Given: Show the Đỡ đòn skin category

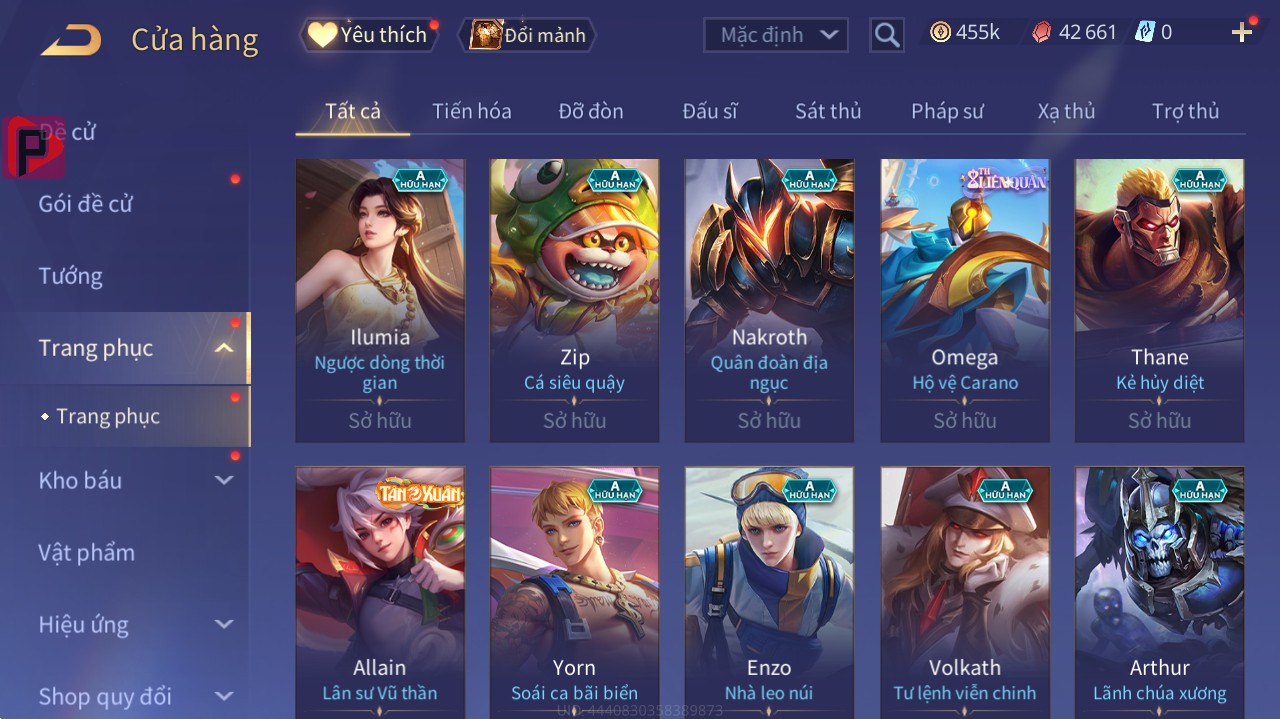Looking at the screenshot, I should pos(590,111).
